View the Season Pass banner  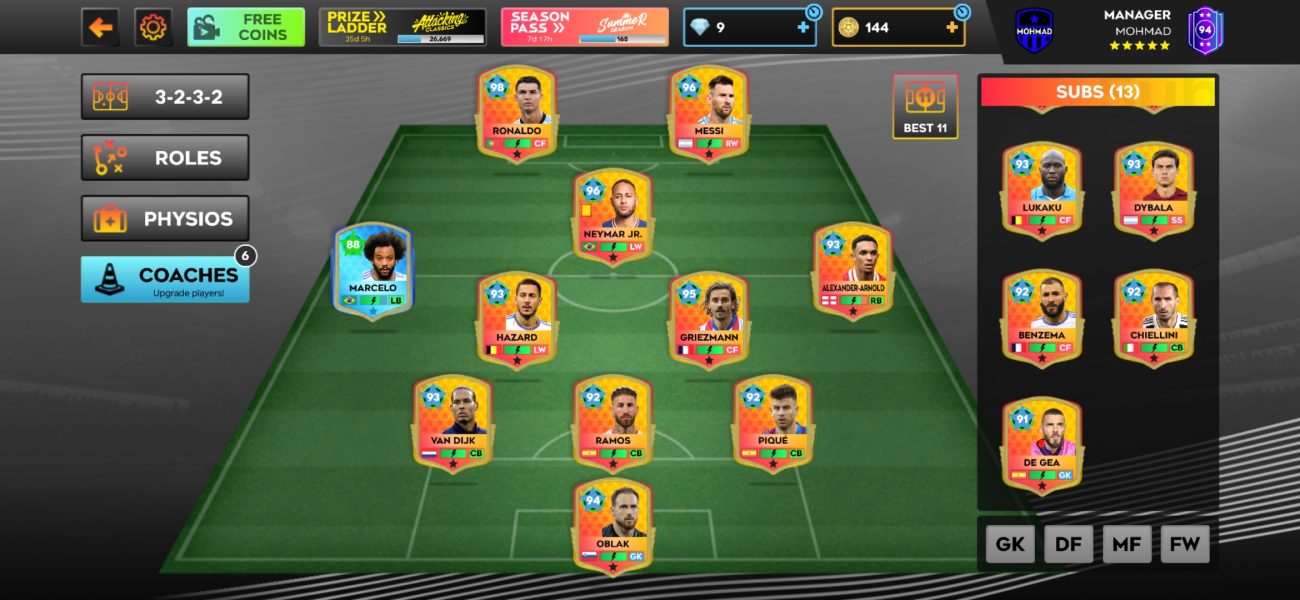pos(585,28)
